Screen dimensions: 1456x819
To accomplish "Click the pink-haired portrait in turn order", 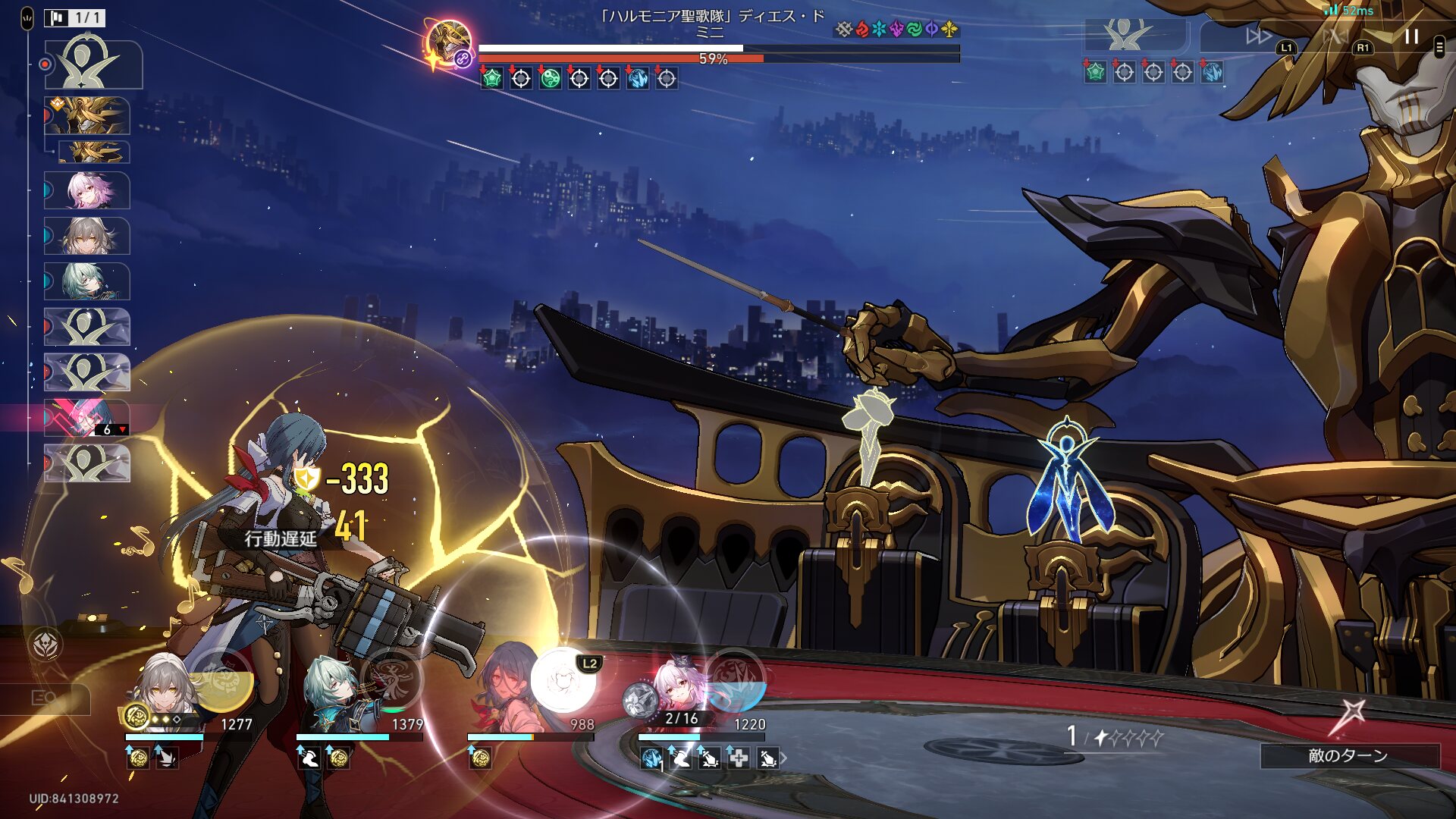I will coord(87,190).
